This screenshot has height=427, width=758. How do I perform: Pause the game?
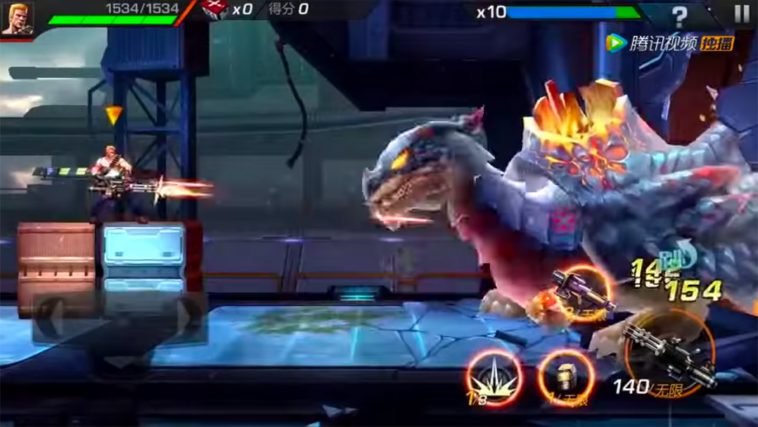(741, 13)
